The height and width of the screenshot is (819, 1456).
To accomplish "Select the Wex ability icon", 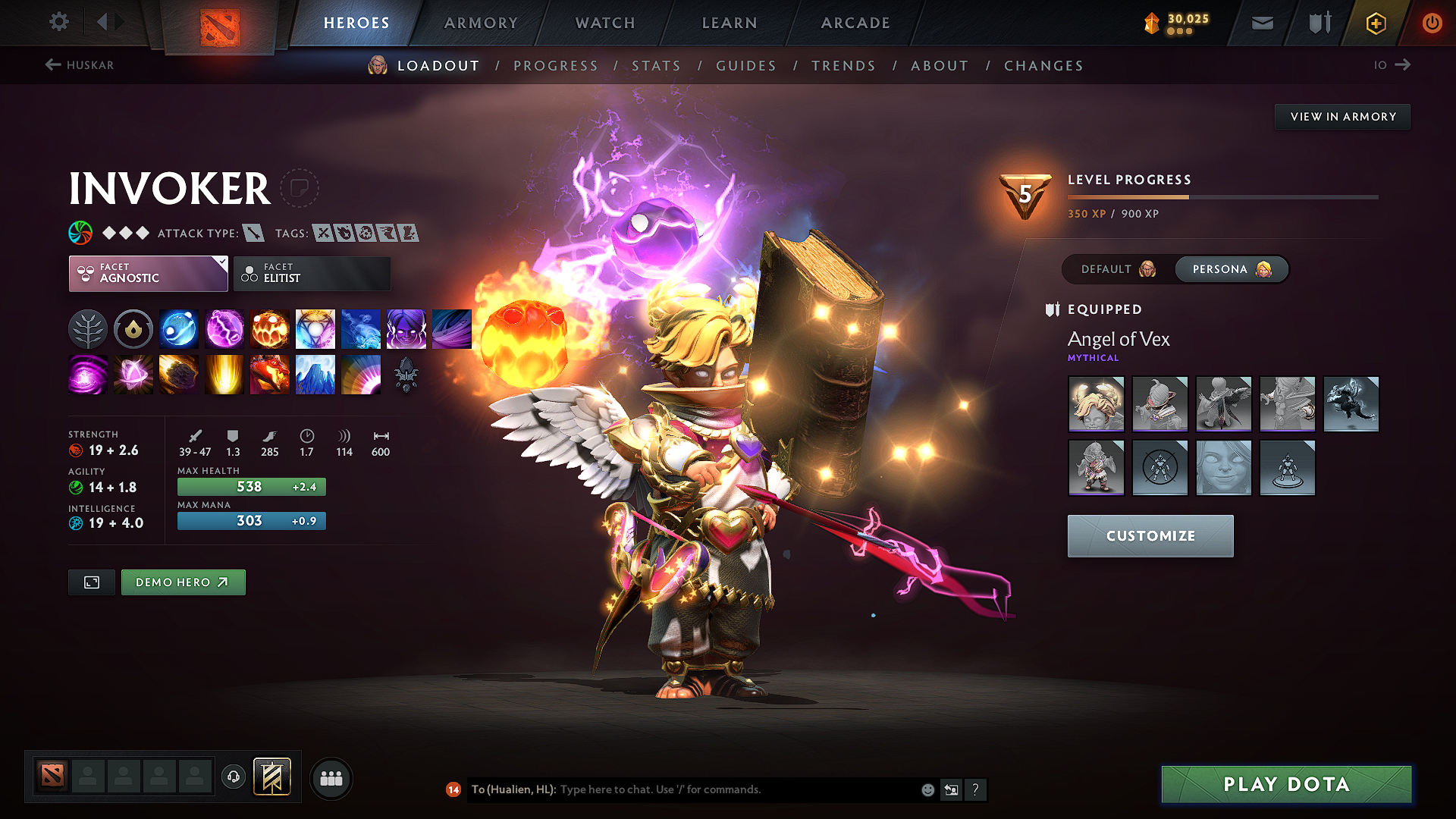I will (x=224, y=328).
